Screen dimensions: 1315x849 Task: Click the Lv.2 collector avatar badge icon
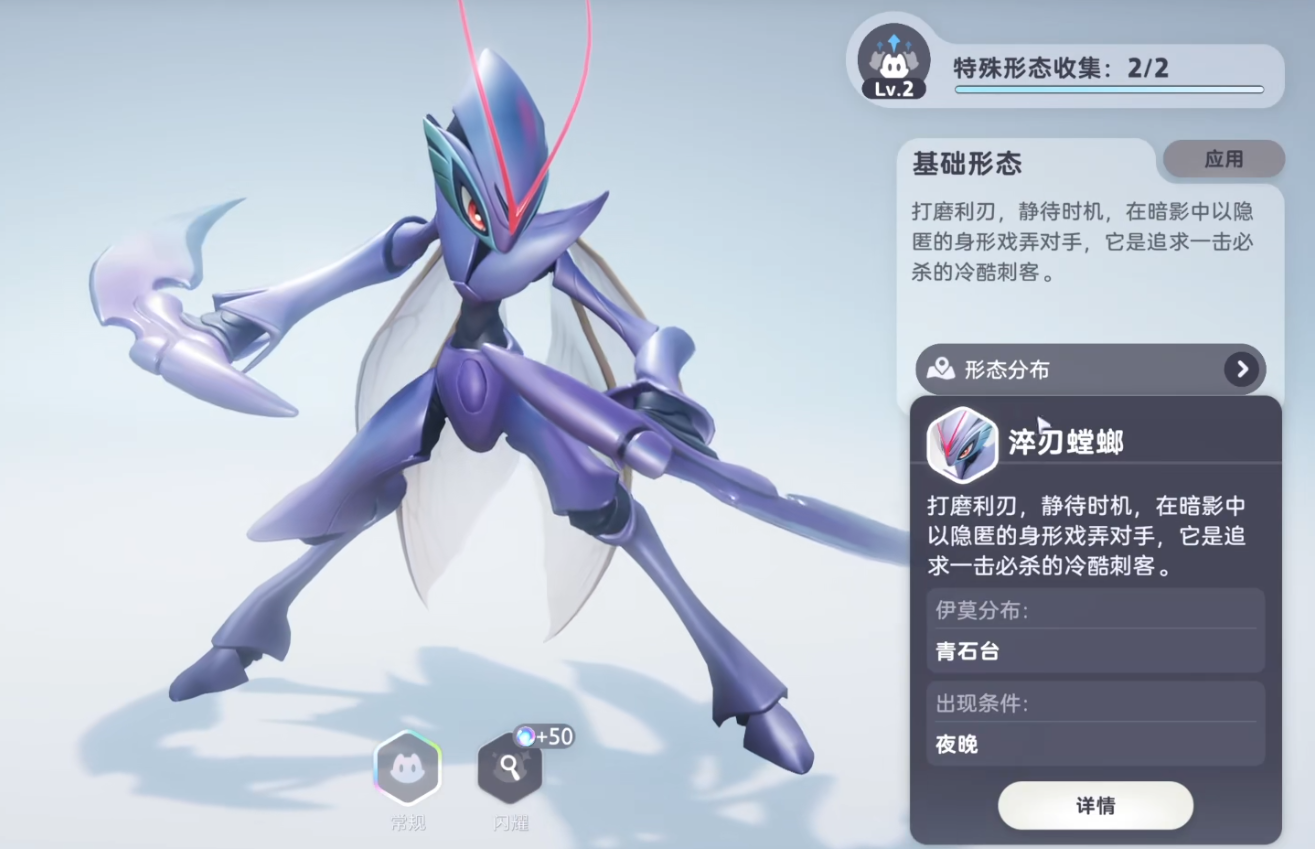pyautogui.click(x=893, y=60)
